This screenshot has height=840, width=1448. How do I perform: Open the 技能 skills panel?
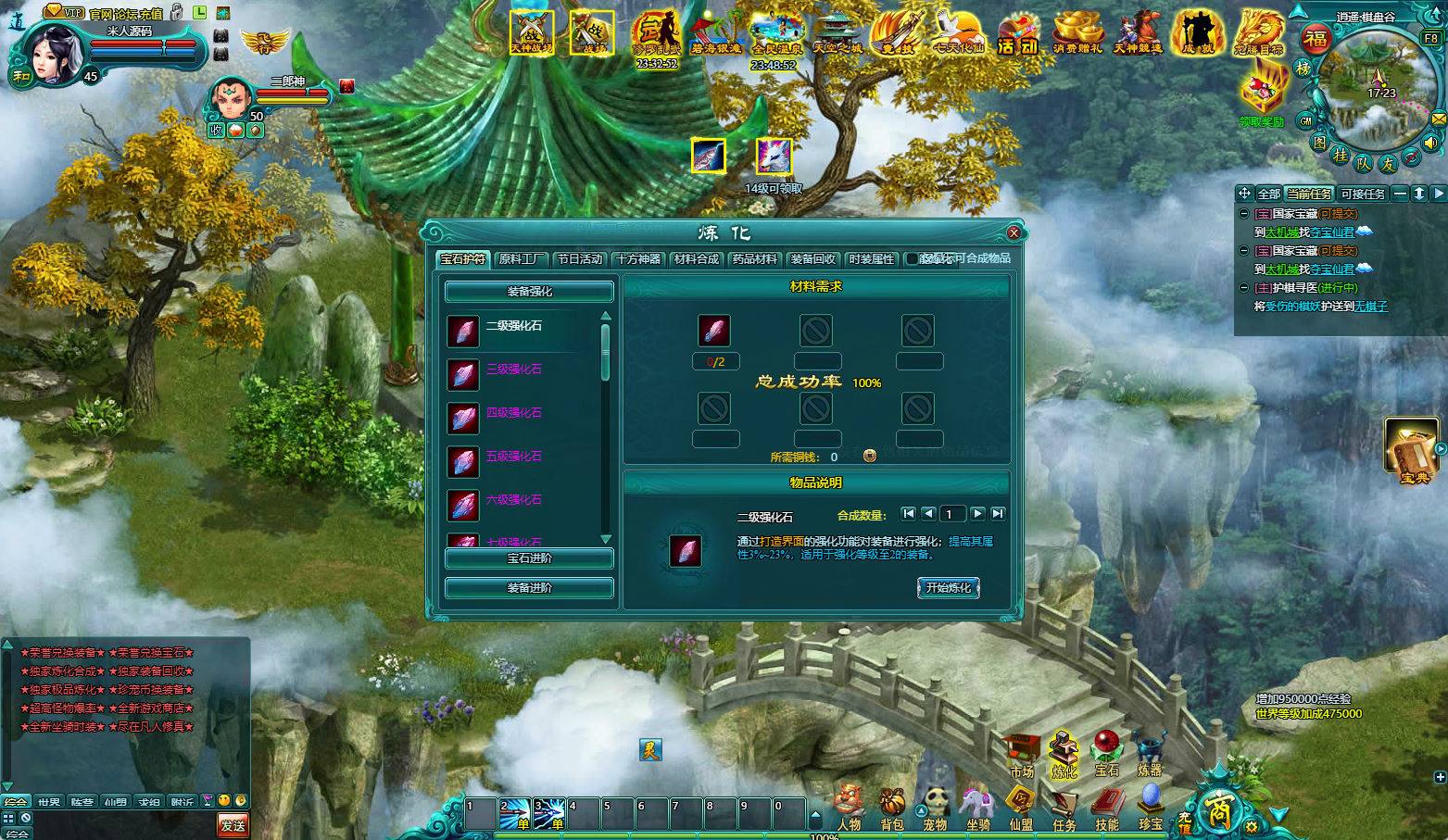coord(1107,809)
